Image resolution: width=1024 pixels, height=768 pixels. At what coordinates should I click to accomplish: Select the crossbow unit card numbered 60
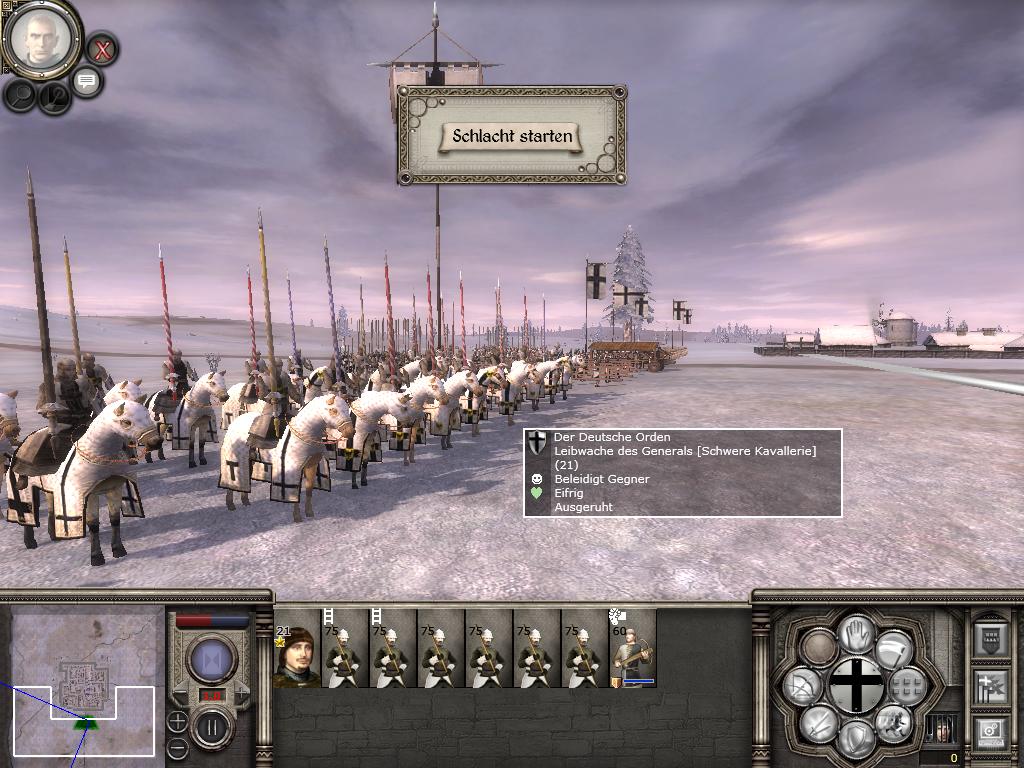pyautogui.click(x=633, y=650)
